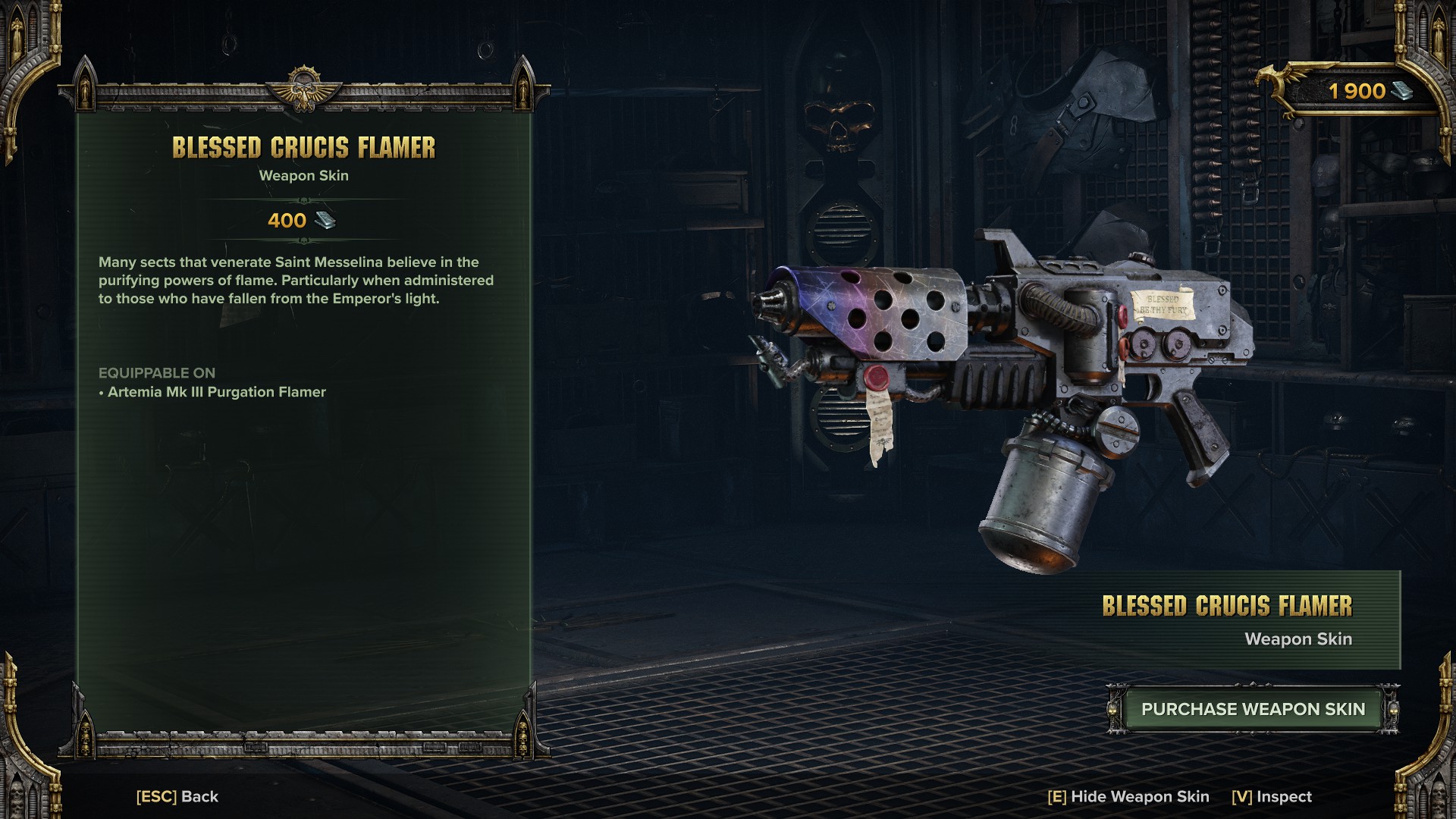
Task: Go back using the Back option
Action: [177, 796]
